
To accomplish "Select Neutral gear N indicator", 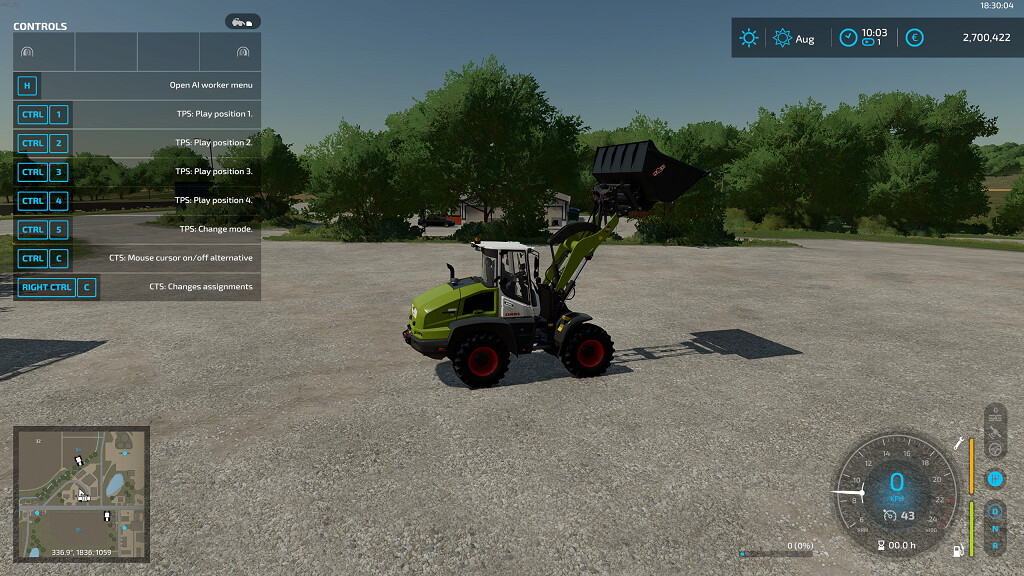I will click(x=995, y=528).
